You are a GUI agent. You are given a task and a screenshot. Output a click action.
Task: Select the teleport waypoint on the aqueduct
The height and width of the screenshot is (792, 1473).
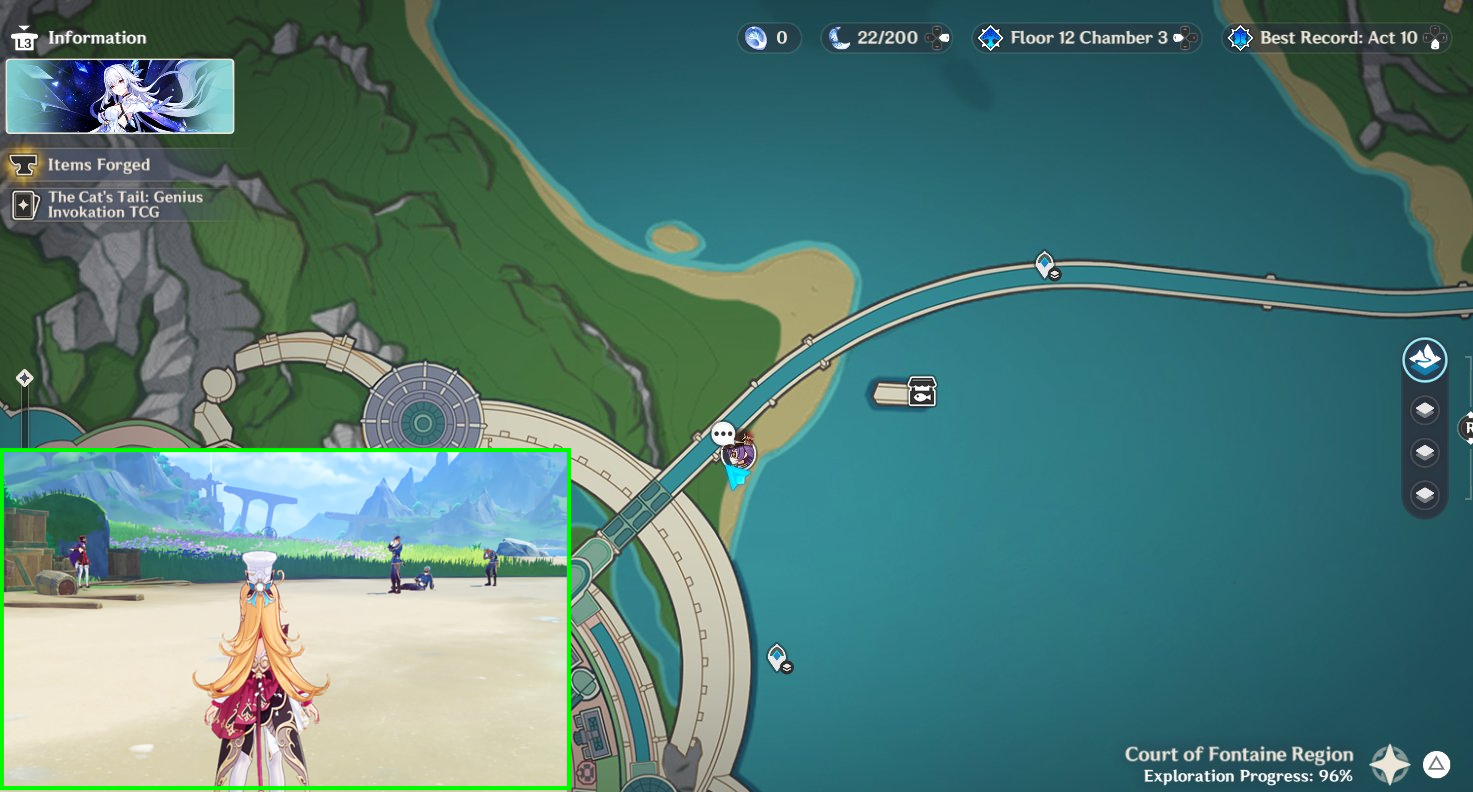[1045, 265]
